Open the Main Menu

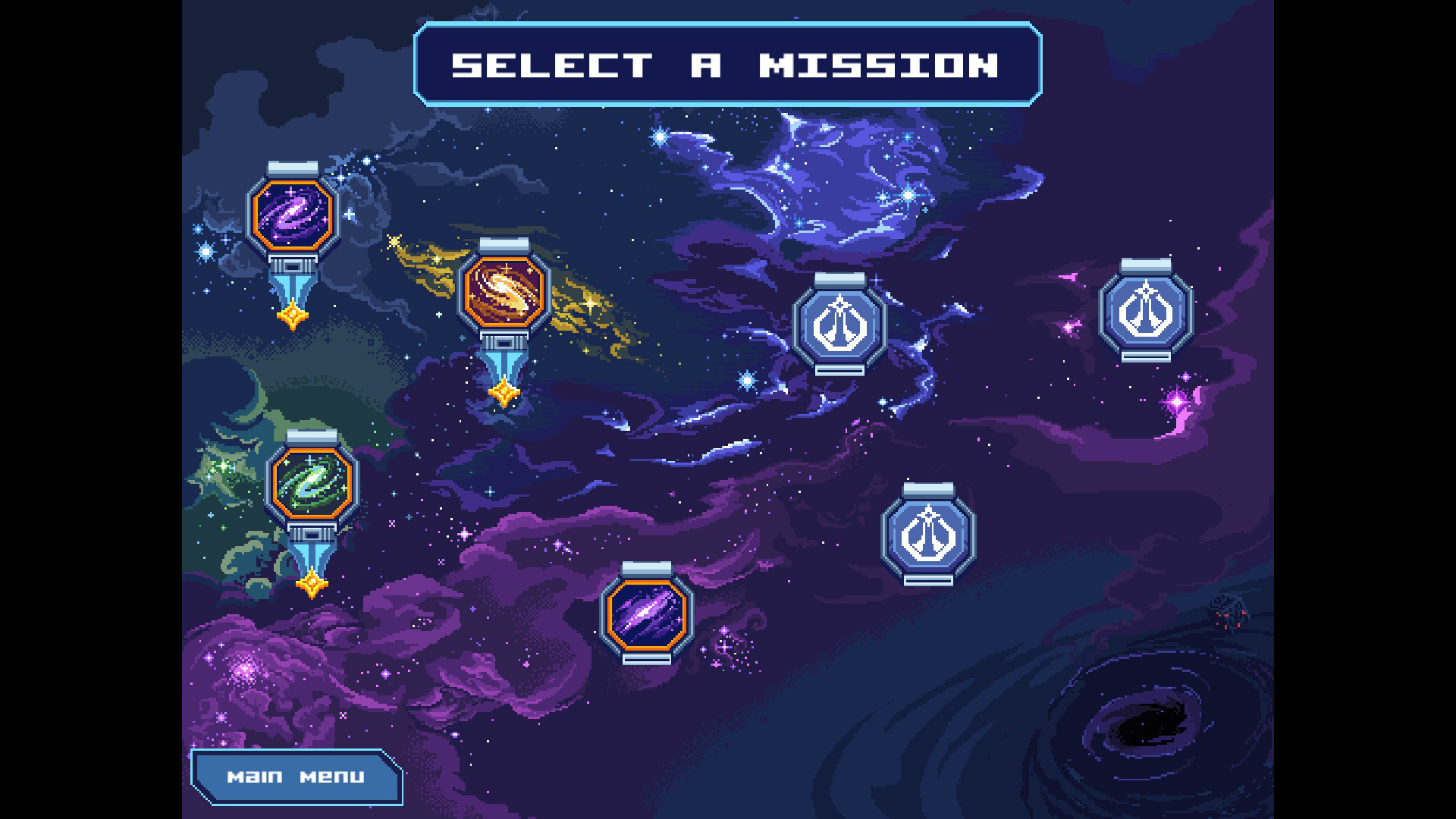295,776
